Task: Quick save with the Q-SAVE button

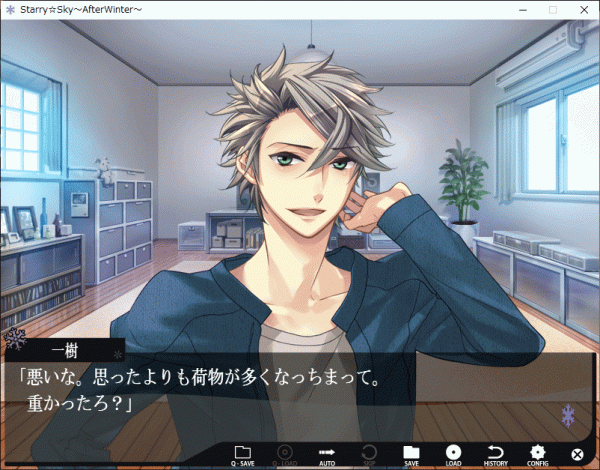Action: [242, 455]
